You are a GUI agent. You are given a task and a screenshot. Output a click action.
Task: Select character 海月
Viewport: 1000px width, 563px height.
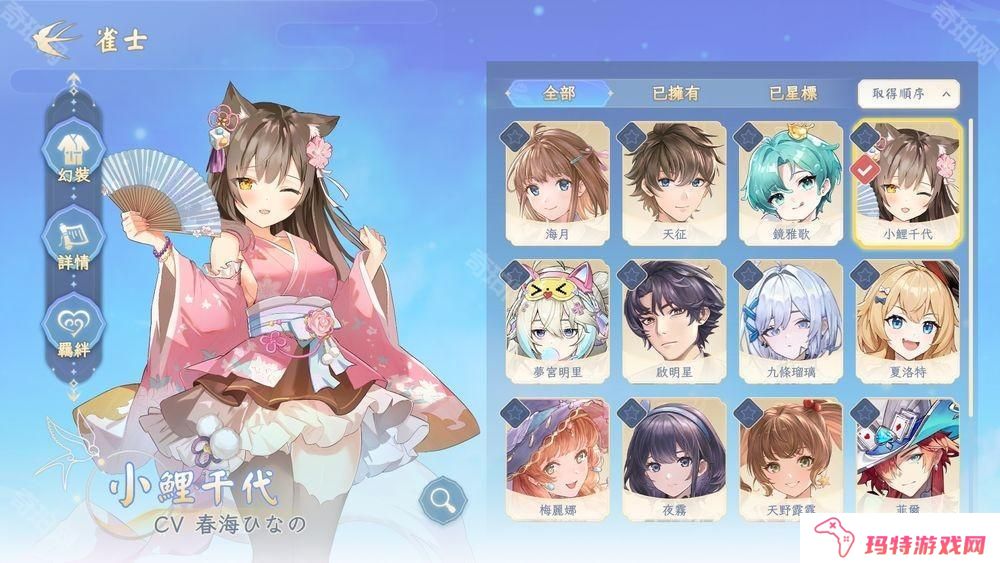point(558,182)
